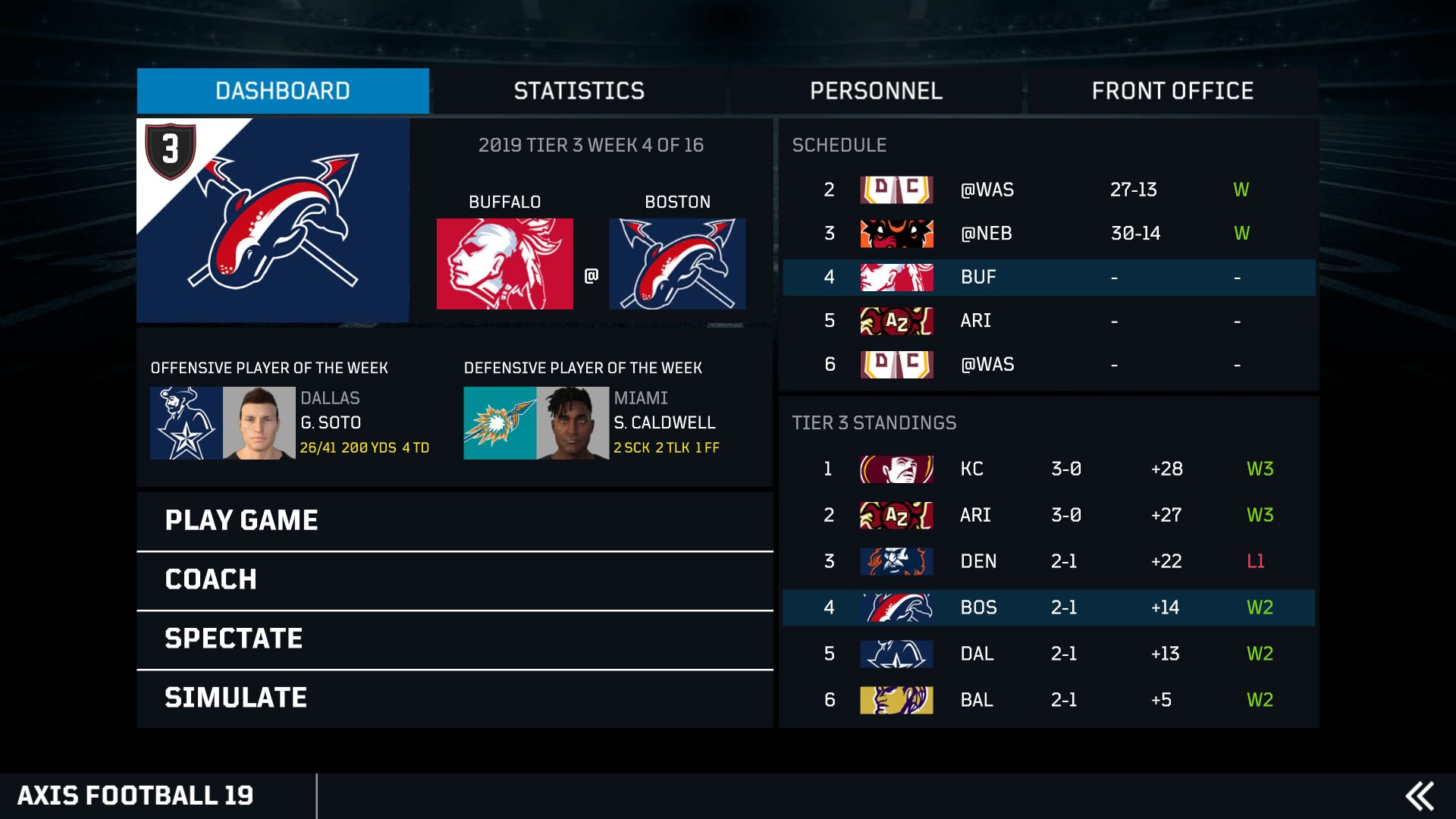The image size is (1456, 819).
Task: Click the KC team logo in standings
Action: [896, 469]
